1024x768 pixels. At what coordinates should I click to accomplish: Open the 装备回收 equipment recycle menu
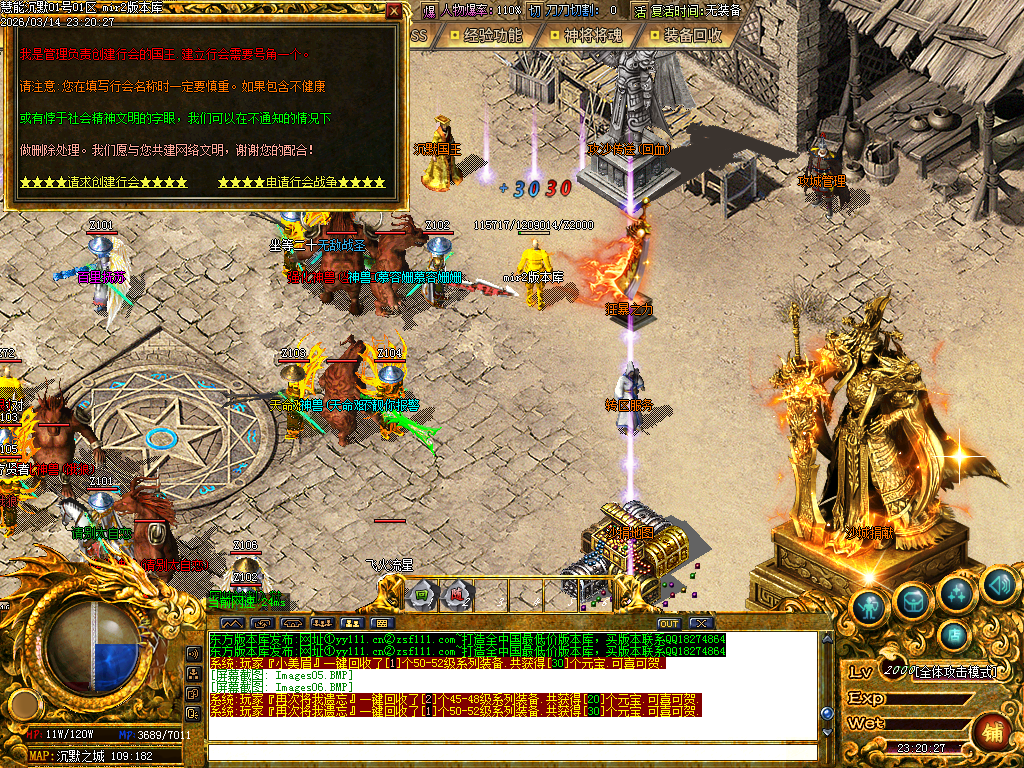pos(684,35)
